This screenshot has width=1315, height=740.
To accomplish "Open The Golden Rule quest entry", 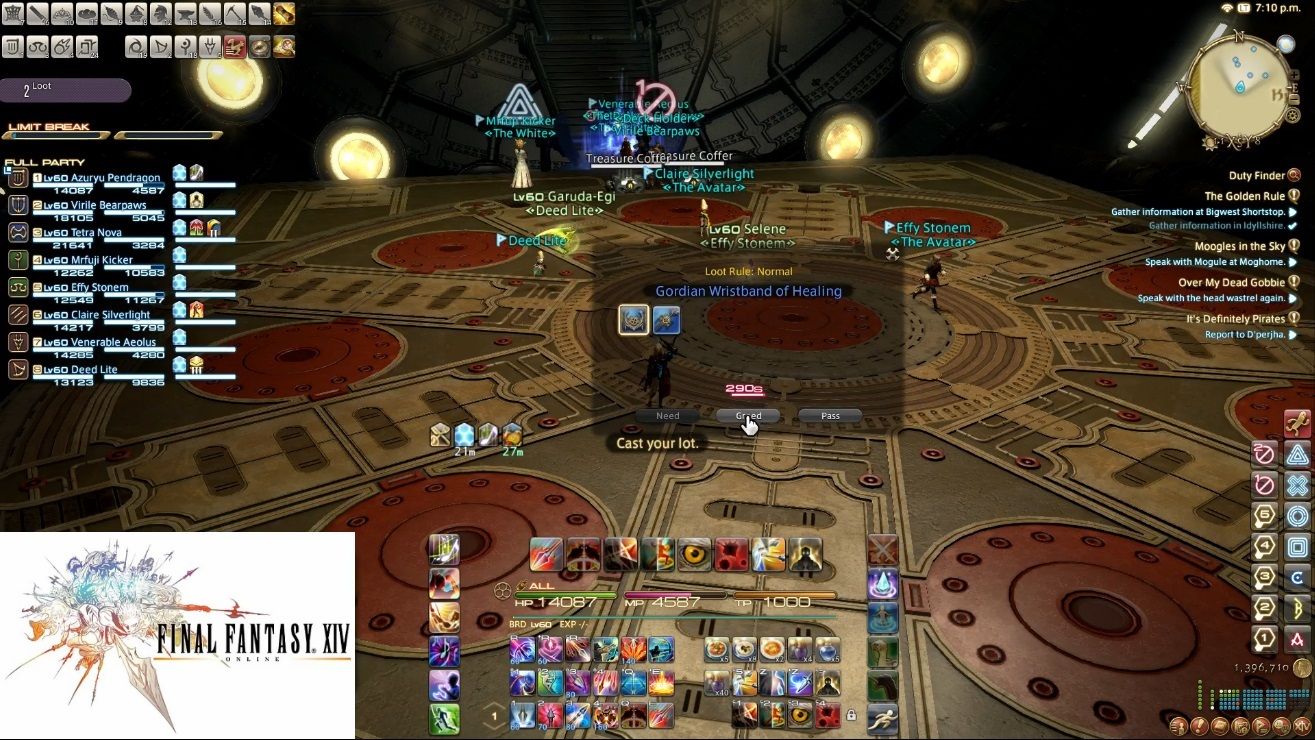I will 1244,197.
